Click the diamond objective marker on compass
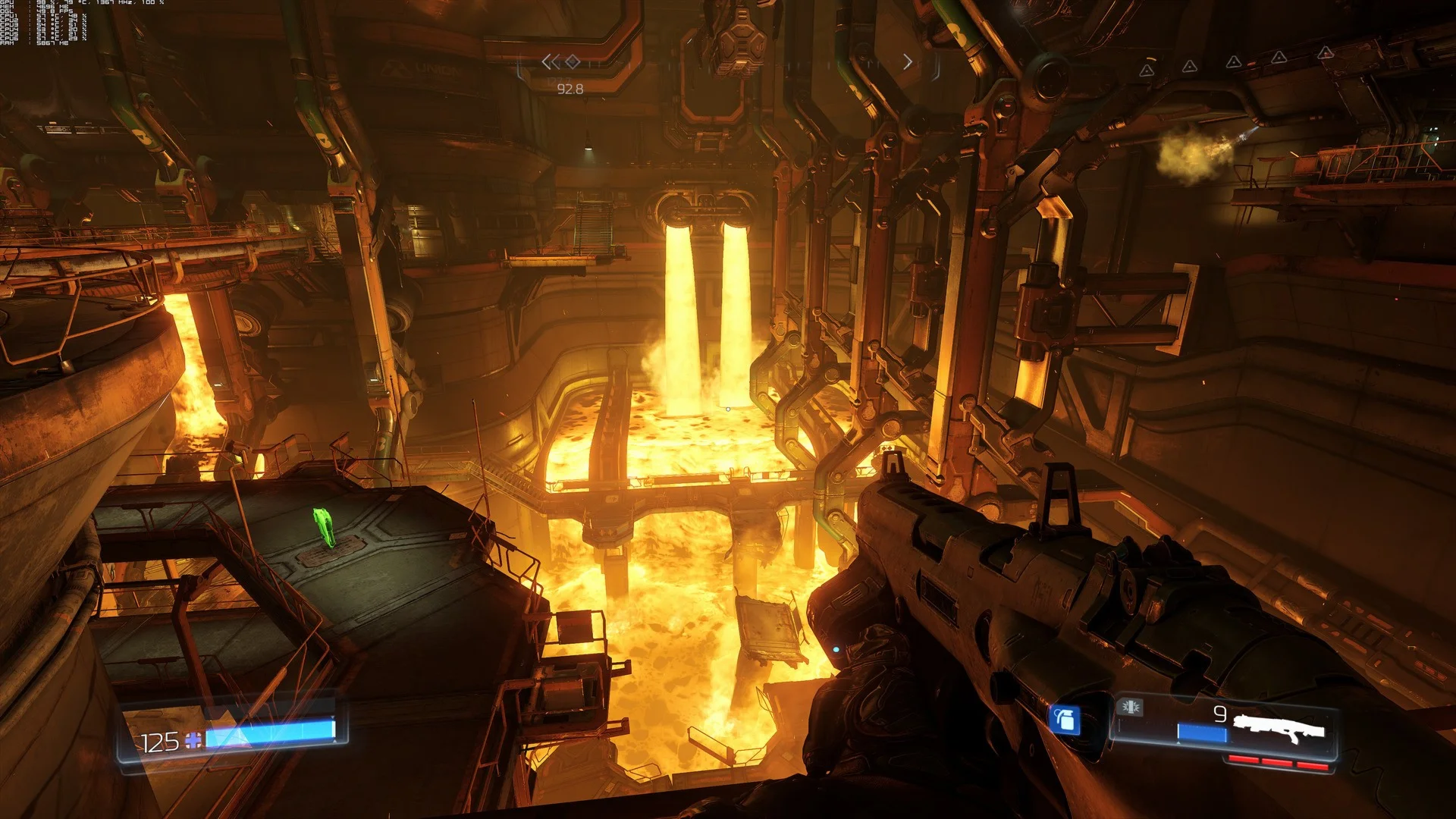 click(573, 61)
